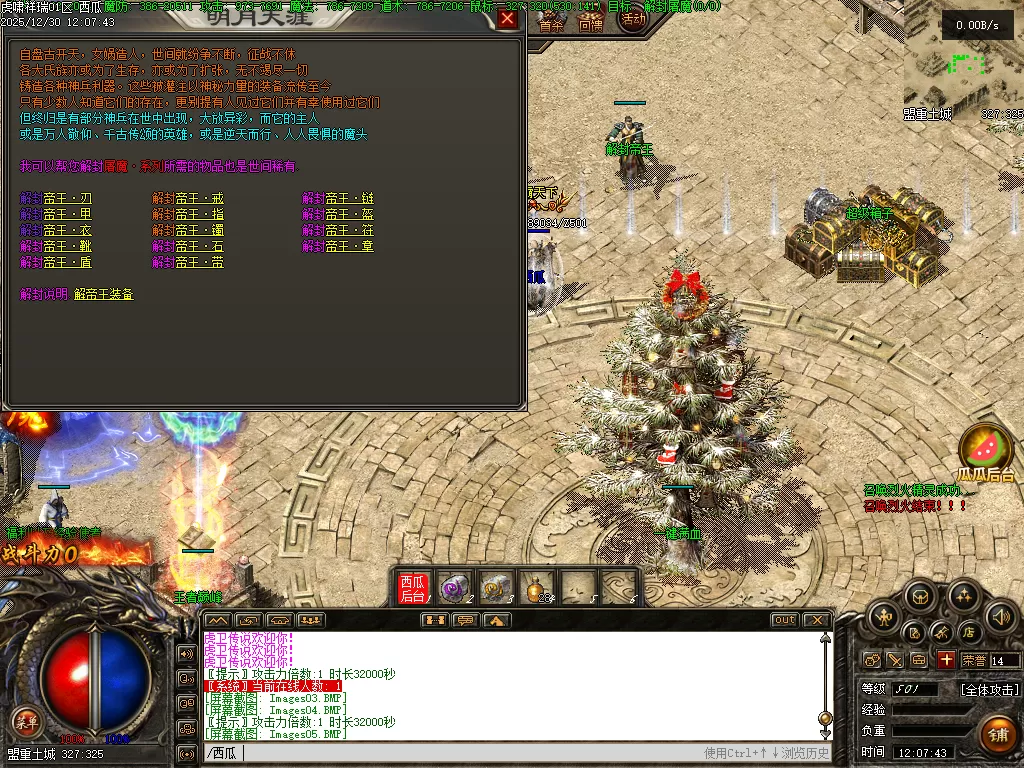Open the skills stars round button
The height and width of the screenshot is (768, 1024).
(963, 597)
